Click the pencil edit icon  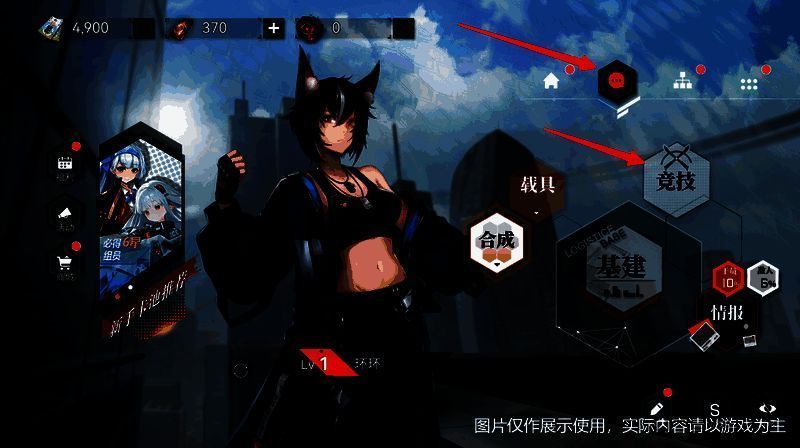[657, 409]
